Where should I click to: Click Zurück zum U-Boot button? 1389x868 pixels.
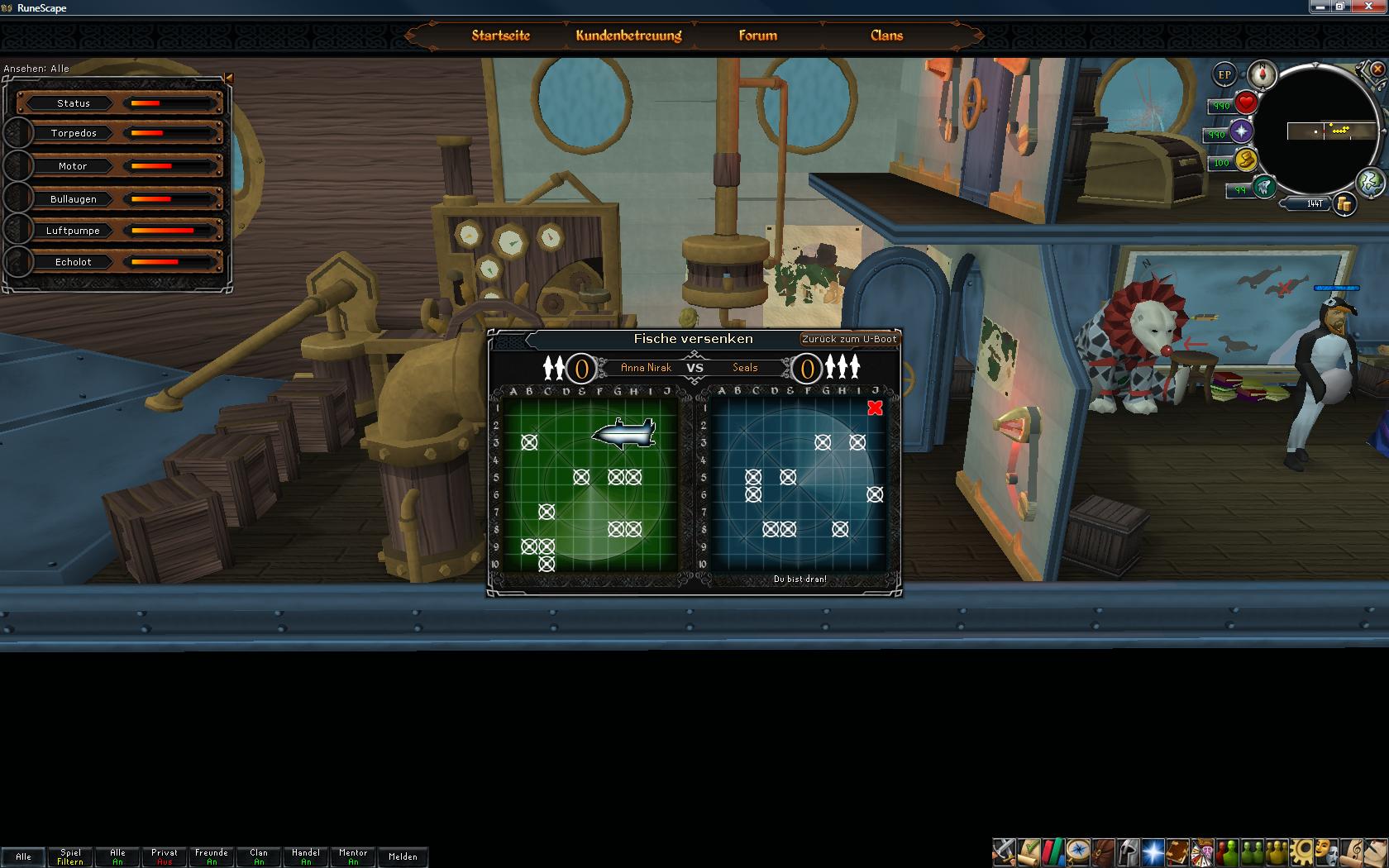(849, 339)
